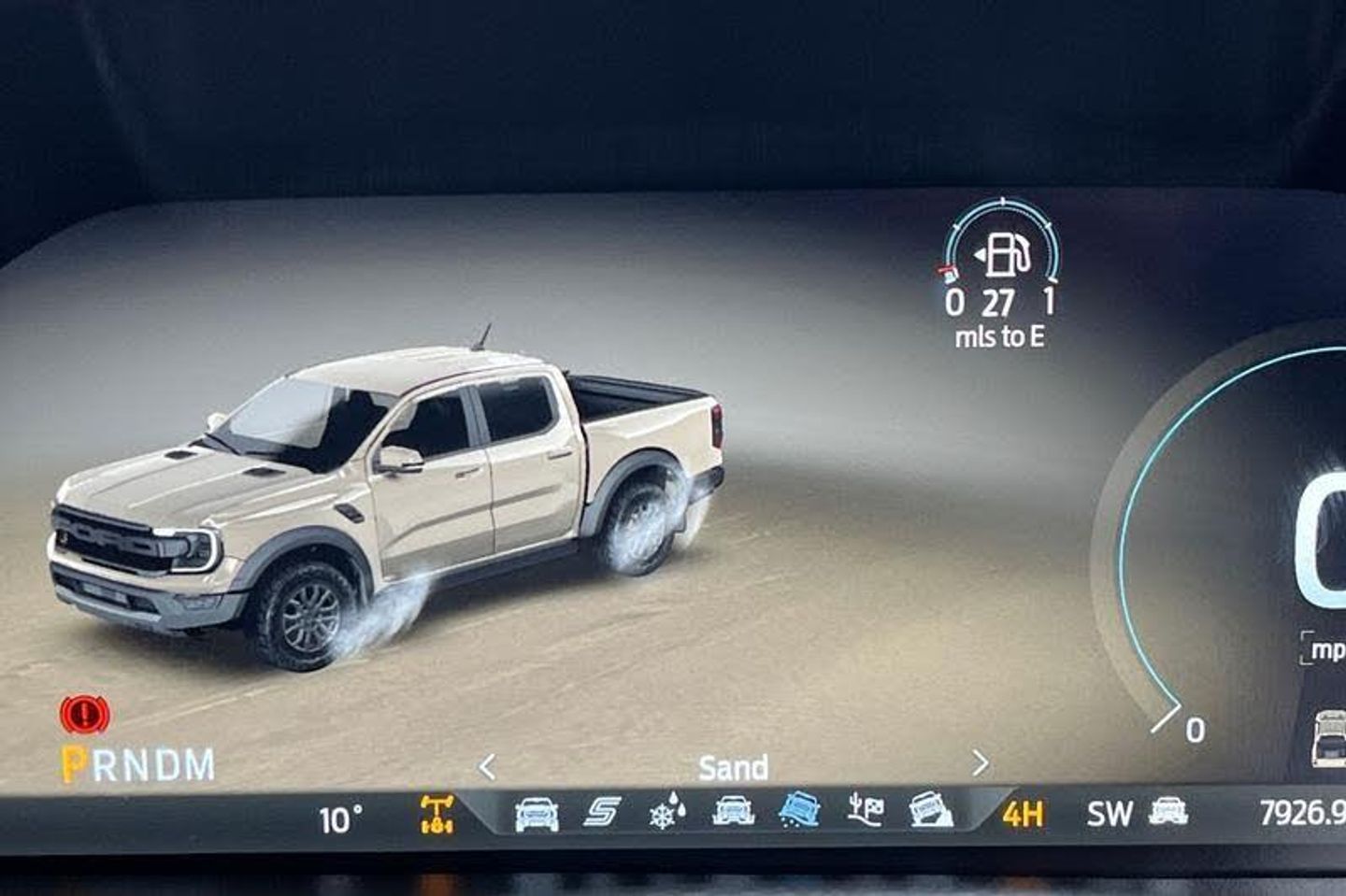Choose the Mud/Ruts drive mode icon
This screenshot has width=1346, height=896.
point(734,811)
